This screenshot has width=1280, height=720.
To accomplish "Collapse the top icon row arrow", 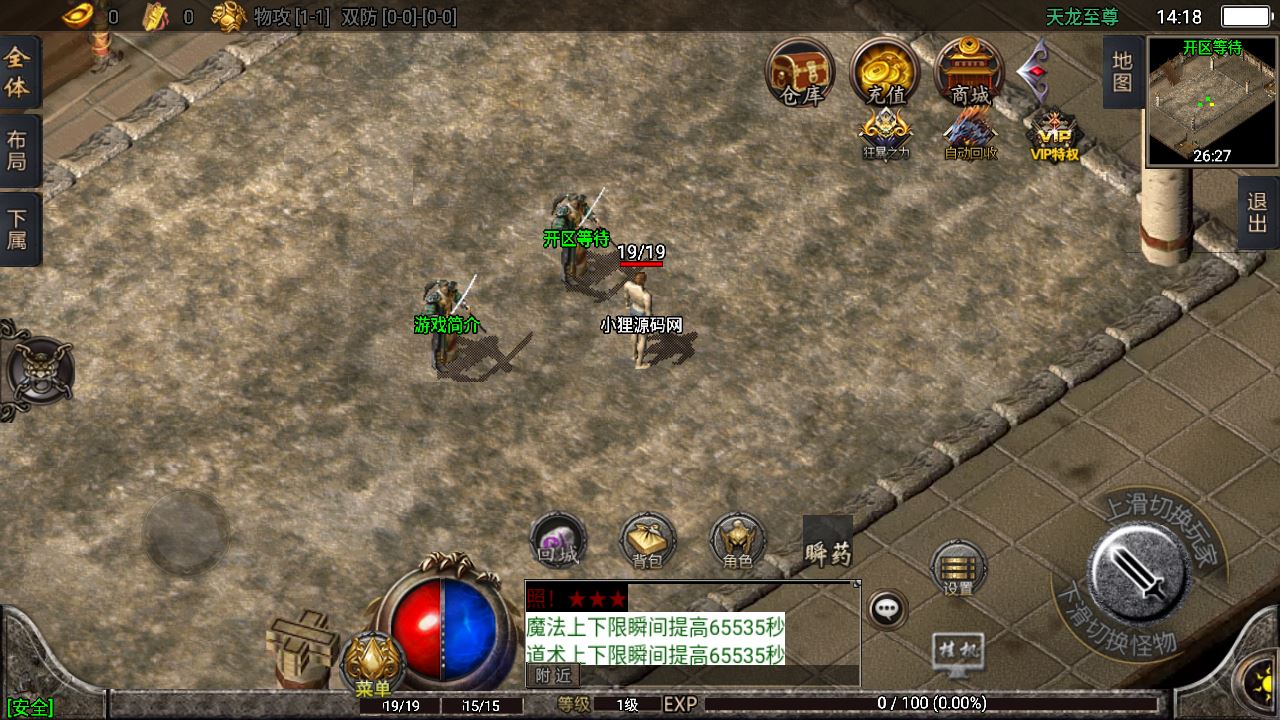I will (1033, 72).
